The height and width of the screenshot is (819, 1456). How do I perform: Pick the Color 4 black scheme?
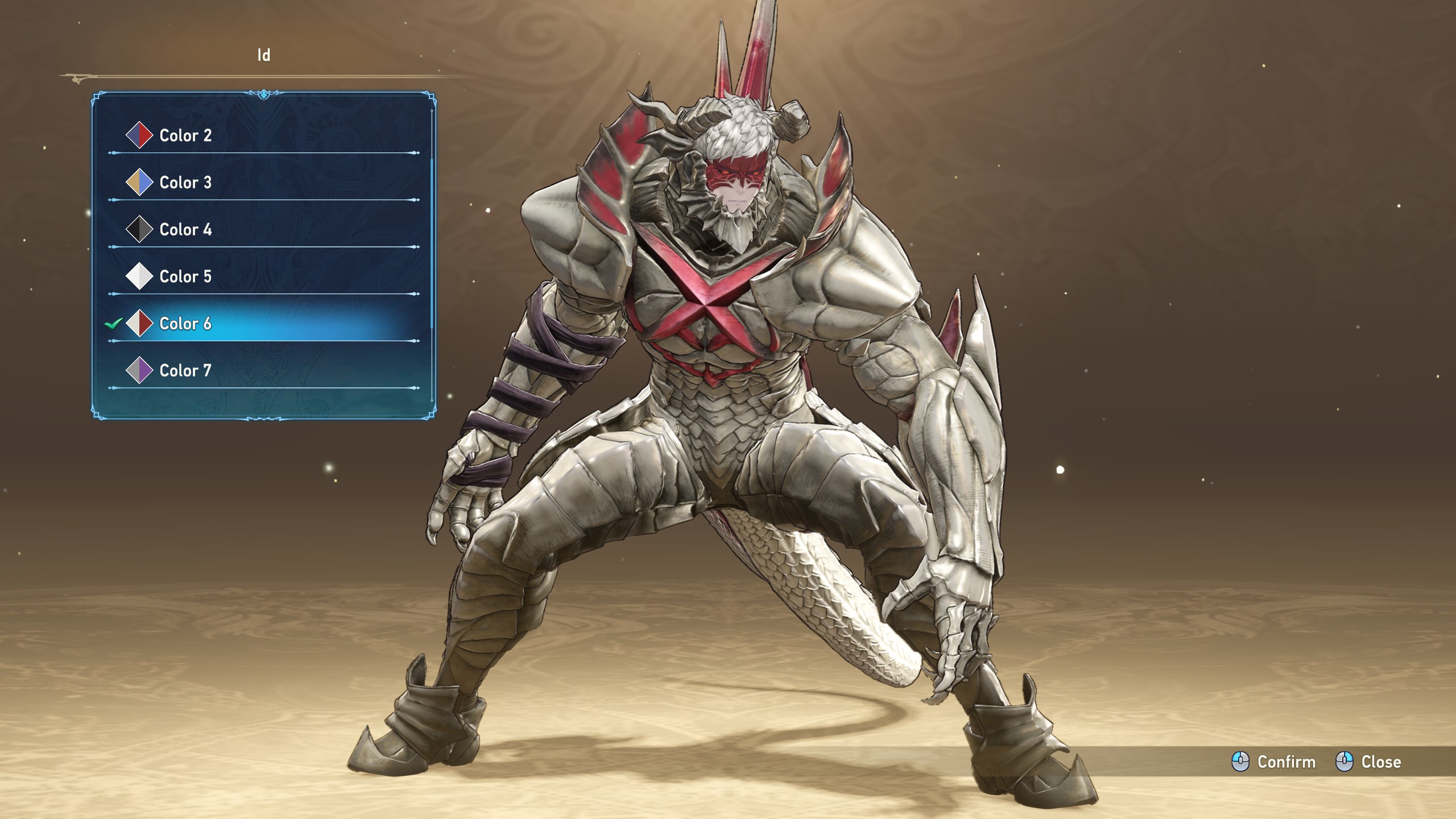click(x=185, y=230)
